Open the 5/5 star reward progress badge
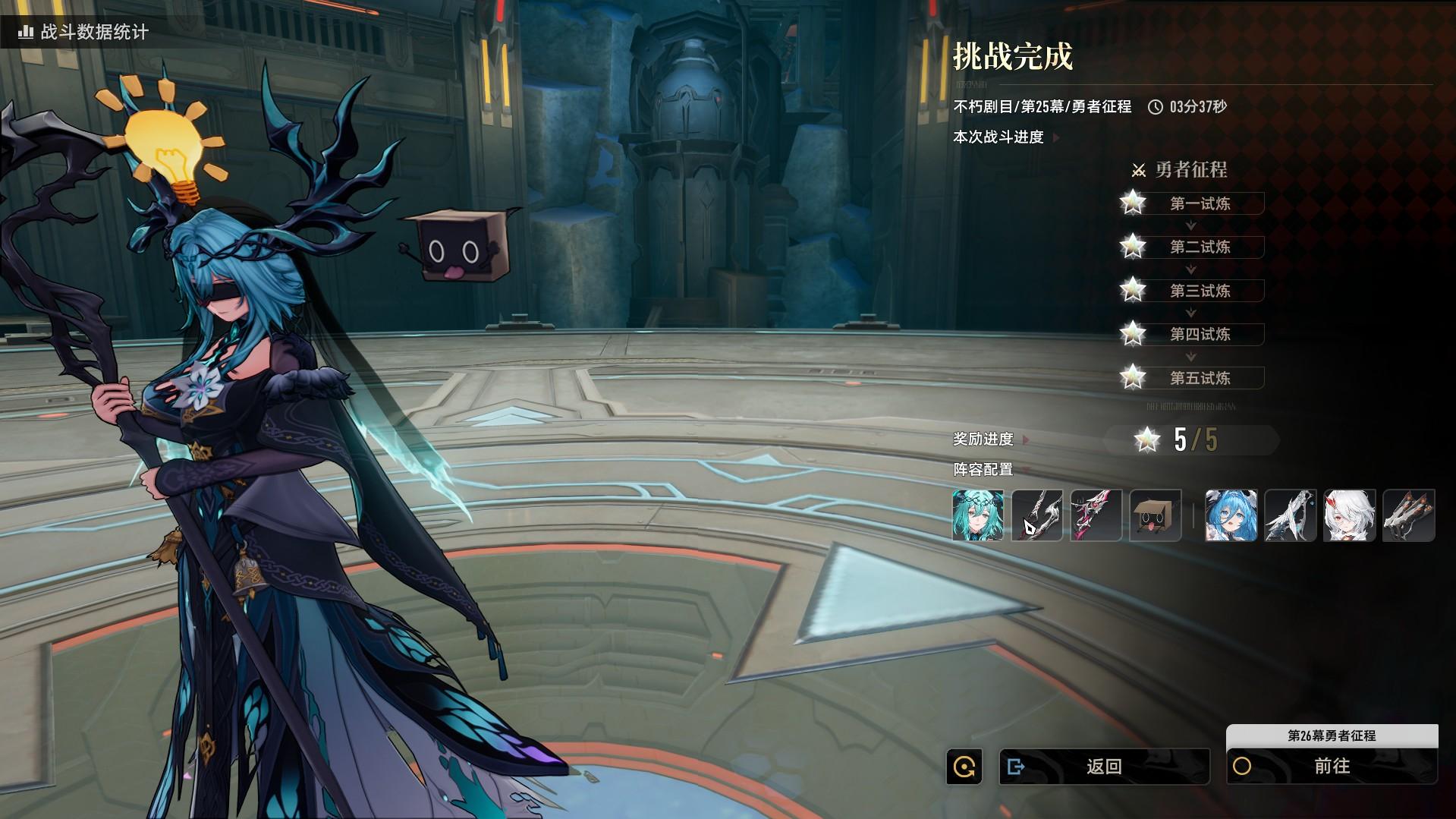This screenshot has height=819, width=1456. pyautogui.click(x=1191, y=439)
